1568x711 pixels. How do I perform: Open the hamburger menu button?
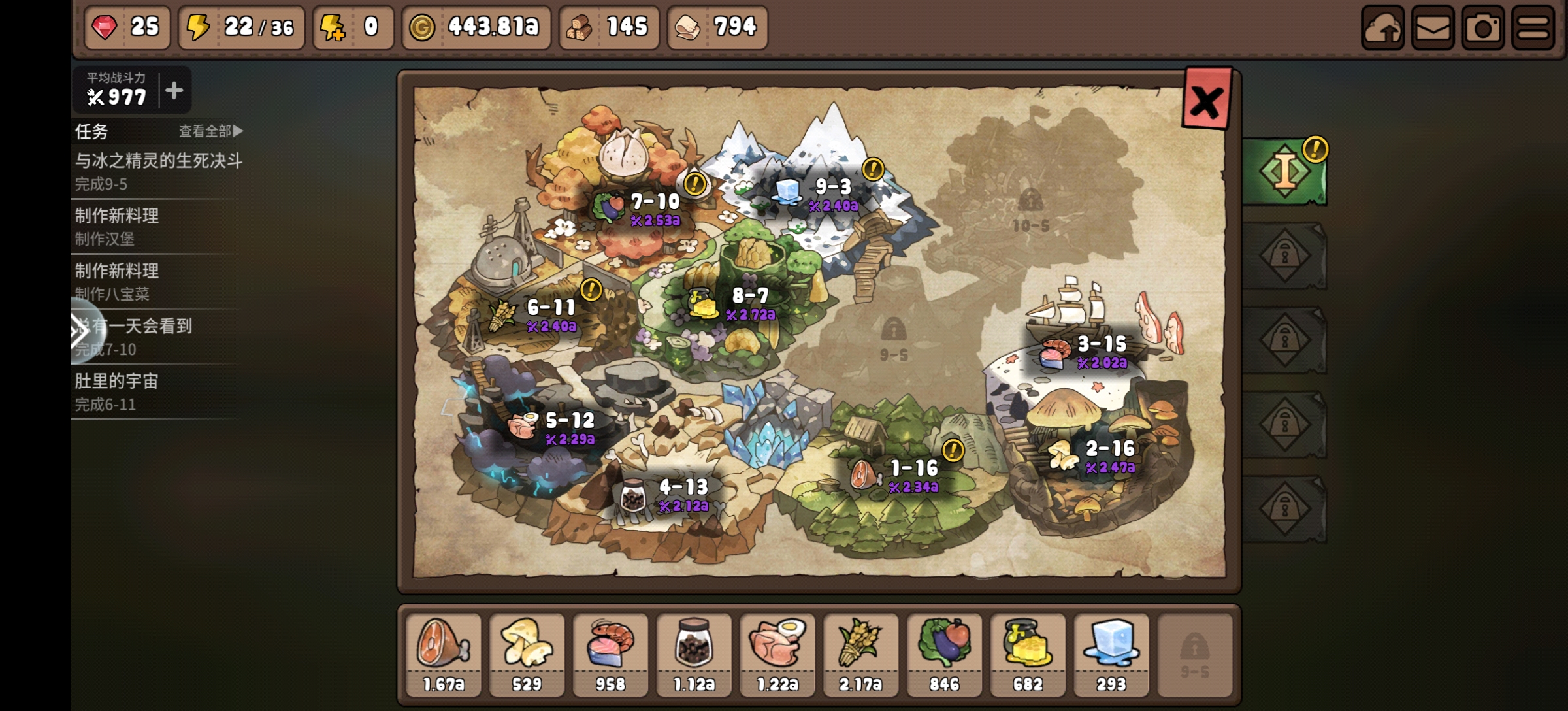pyautogui.click(x=1533, y=28)
